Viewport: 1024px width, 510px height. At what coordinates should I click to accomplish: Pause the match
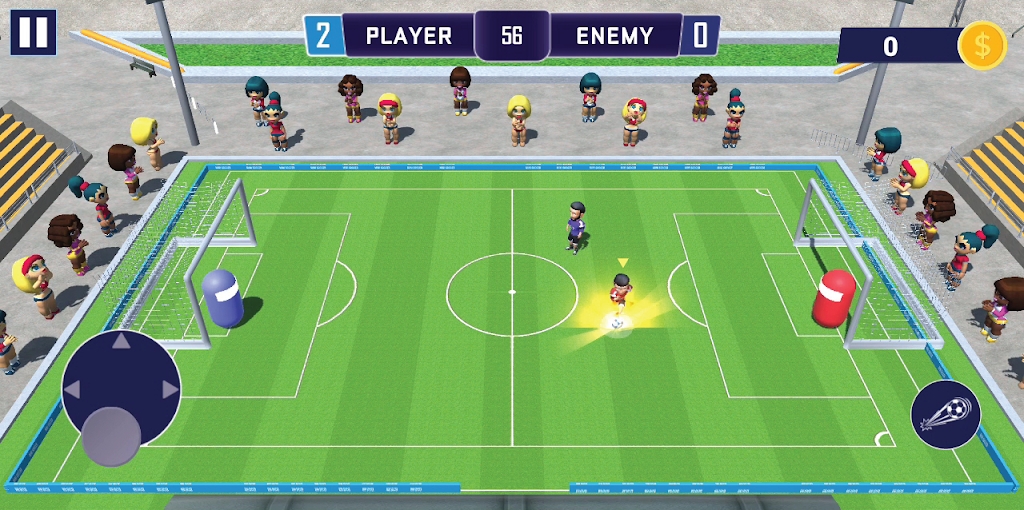pos(33,32)
